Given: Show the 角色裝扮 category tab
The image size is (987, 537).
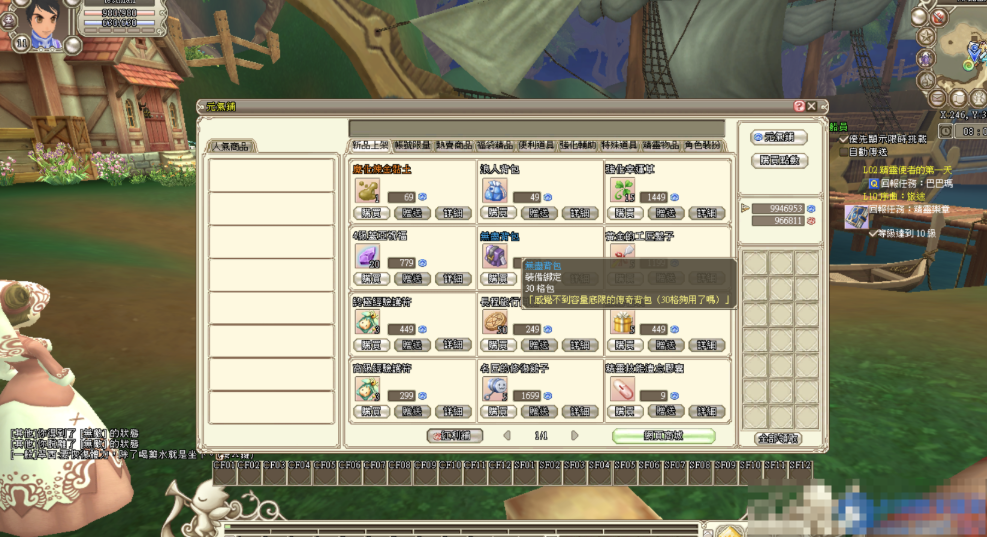Looking at the screenshot, I should [x=702, y=145].
